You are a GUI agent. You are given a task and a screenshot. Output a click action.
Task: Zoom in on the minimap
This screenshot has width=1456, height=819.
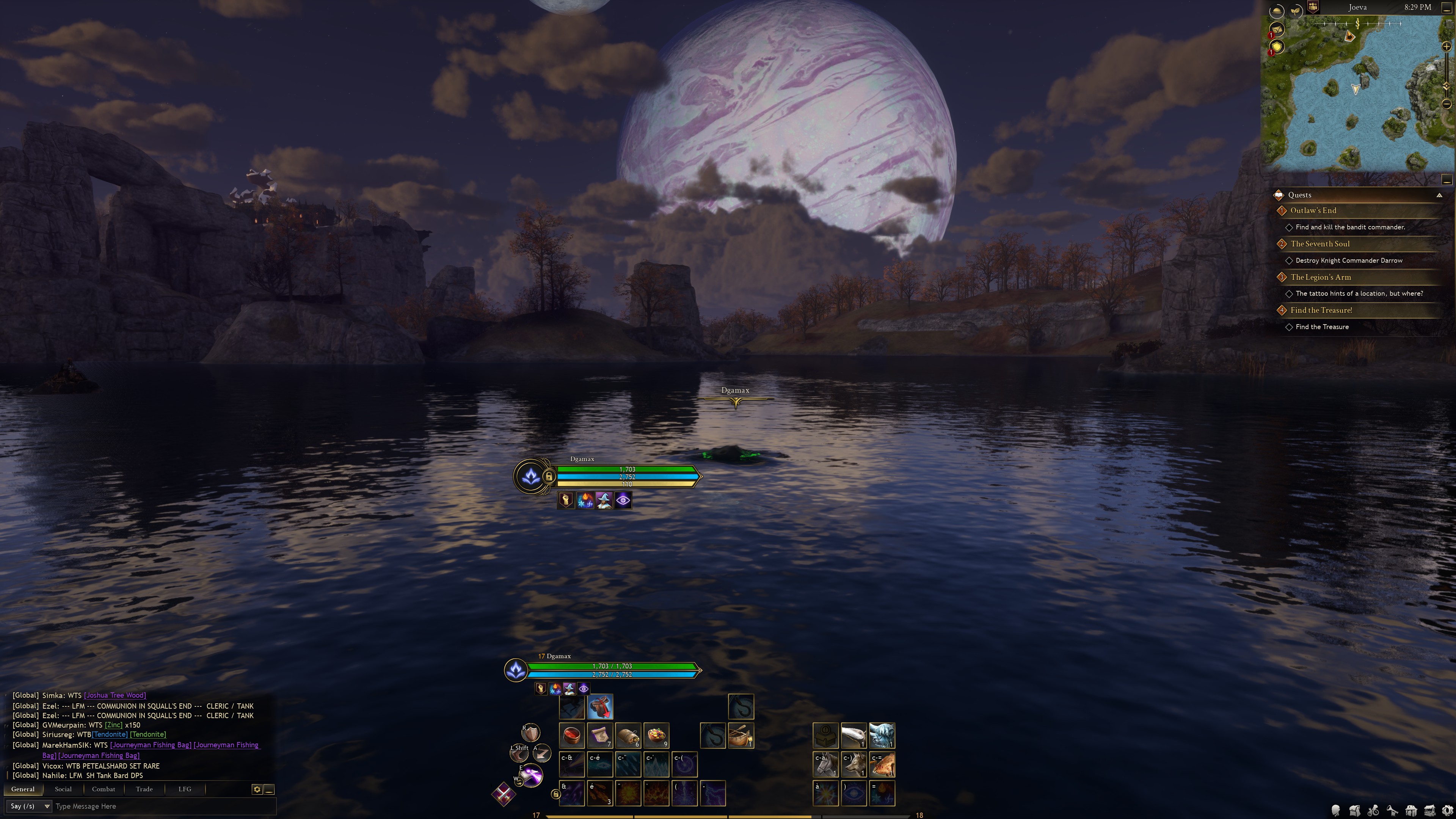click(x=1447, y=46)
